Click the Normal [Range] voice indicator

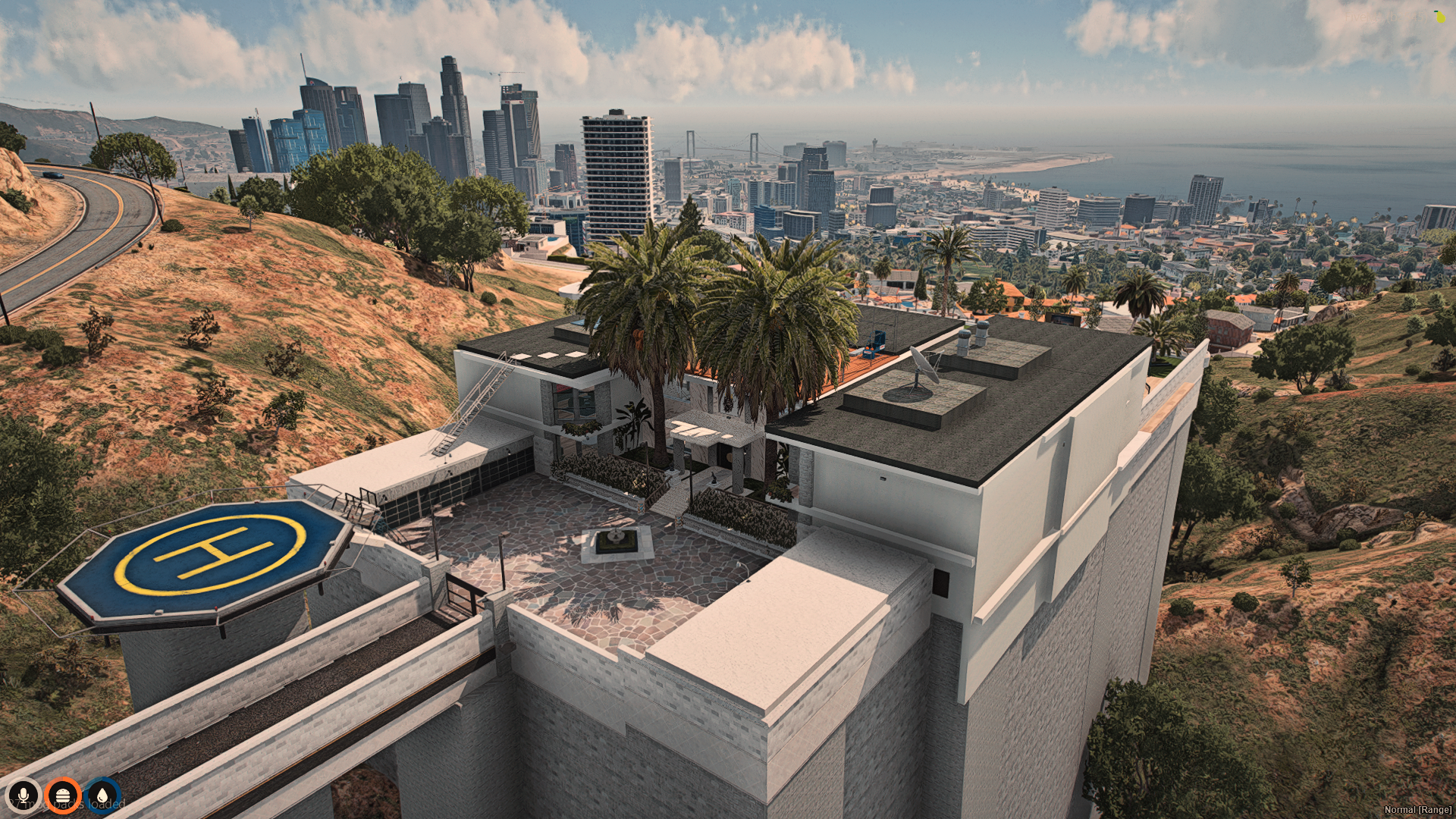tap(1417, 809)
